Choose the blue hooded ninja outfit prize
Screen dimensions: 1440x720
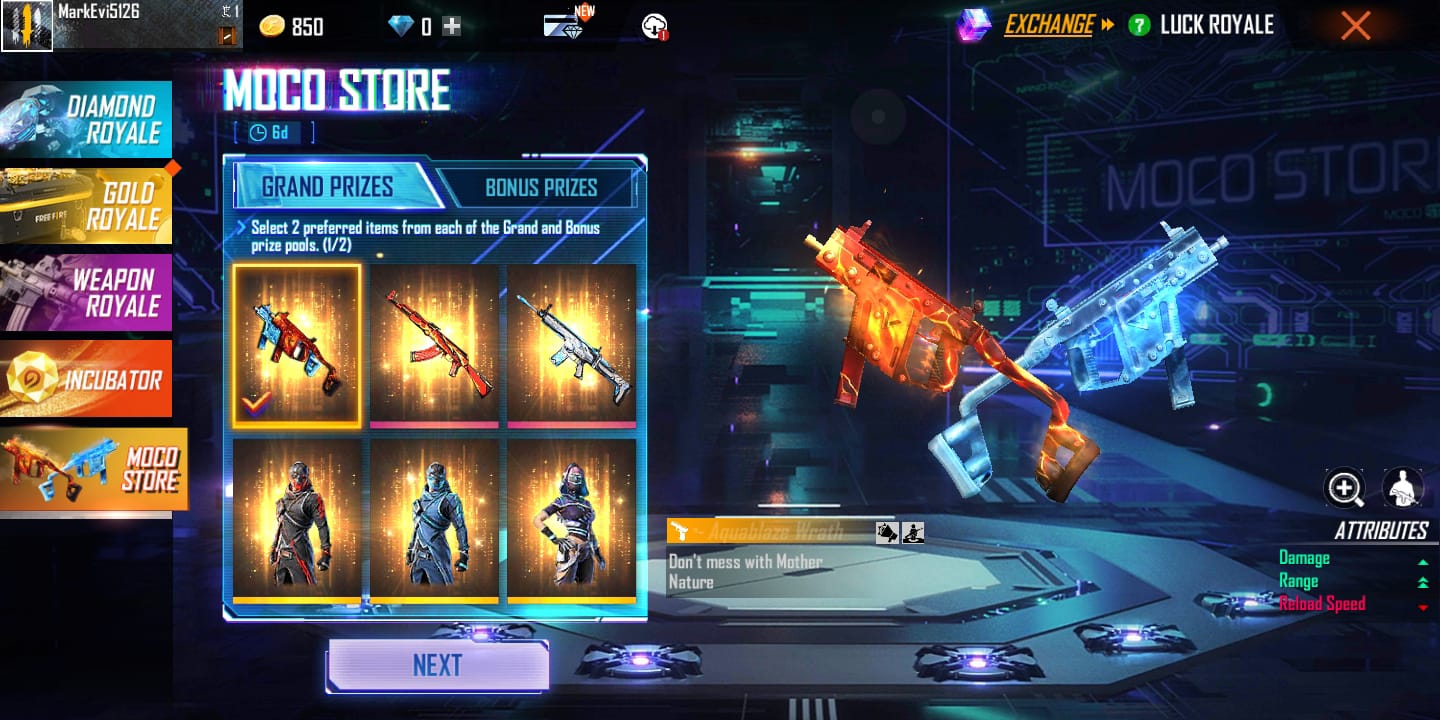coord(434,520)
